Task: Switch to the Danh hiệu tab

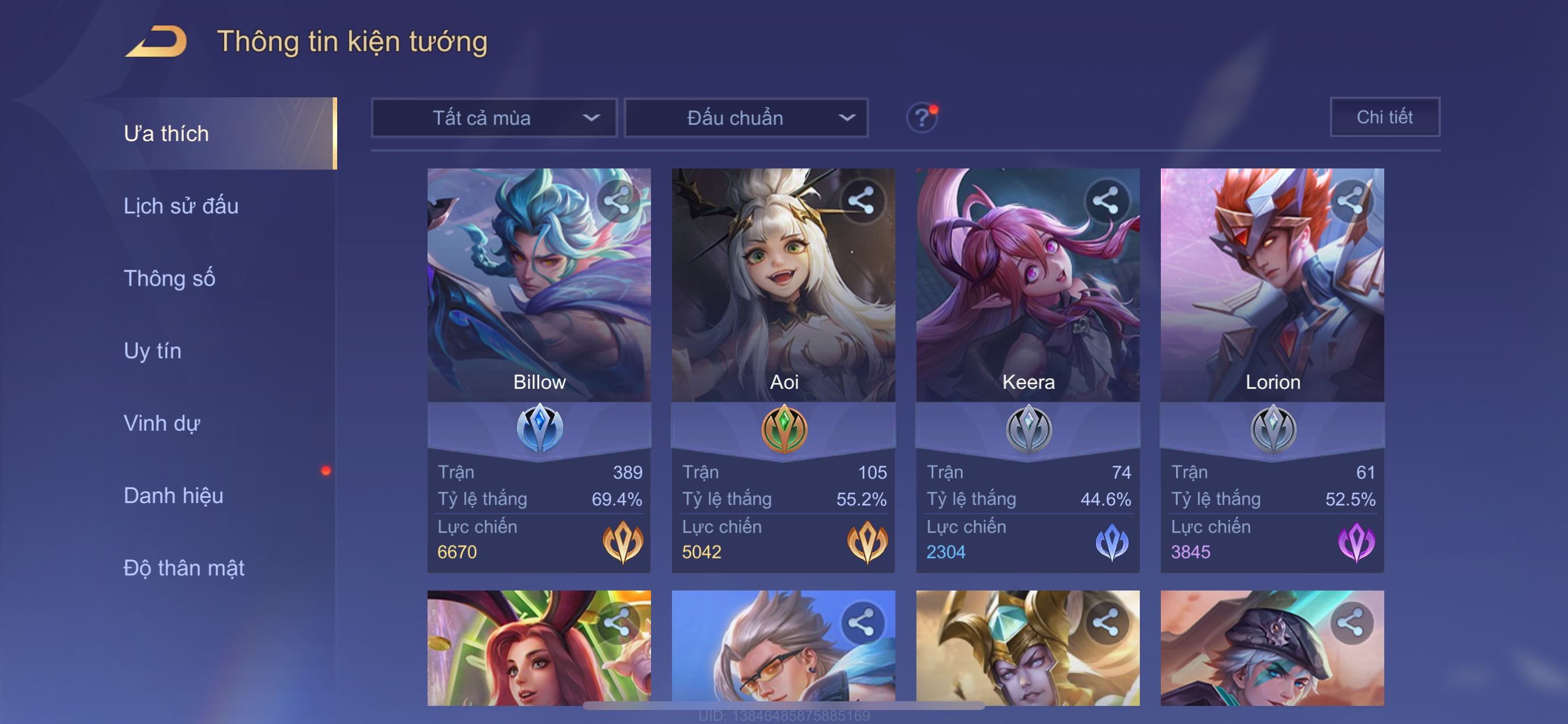Action: [x=173, y=495]
